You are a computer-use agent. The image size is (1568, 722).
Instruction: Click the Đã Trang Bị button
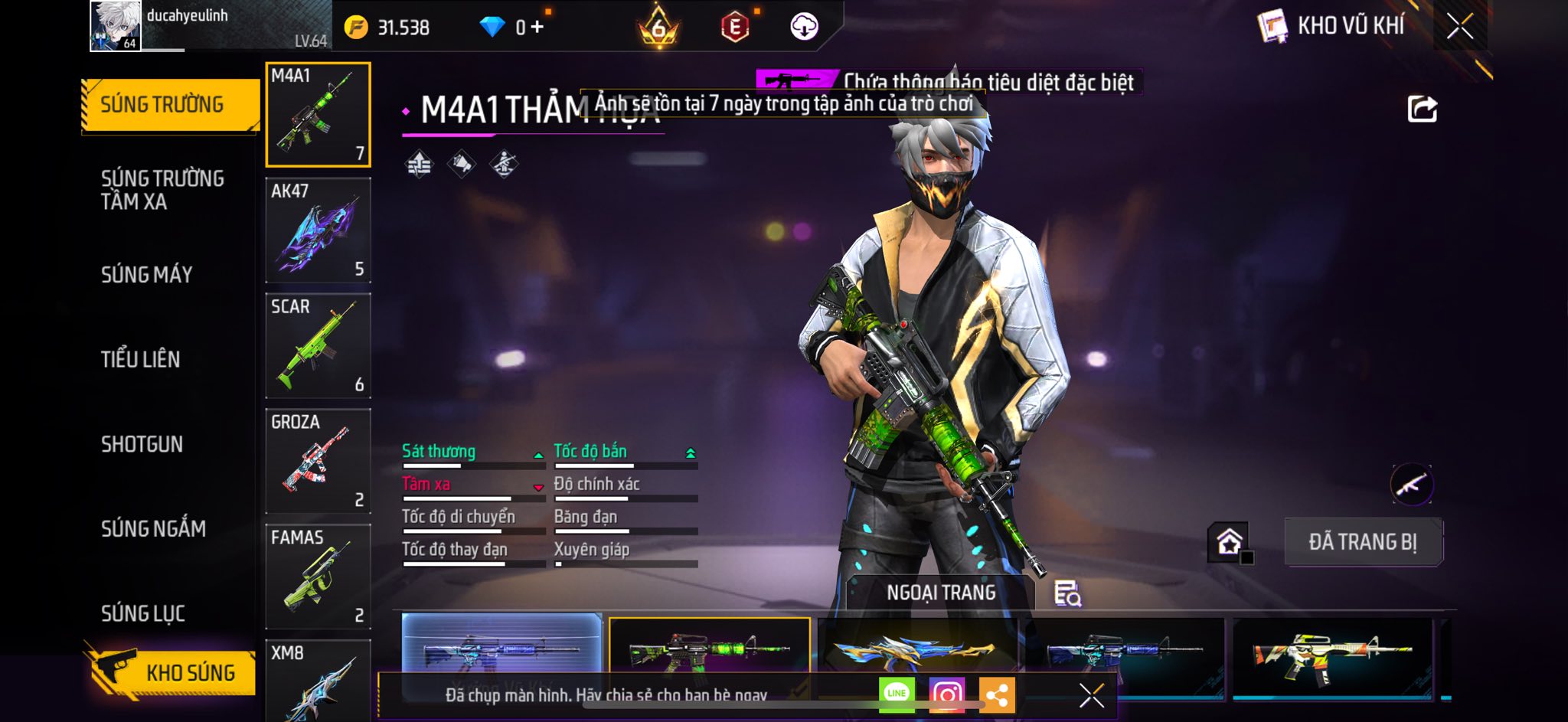click(x=1363, y=542)
